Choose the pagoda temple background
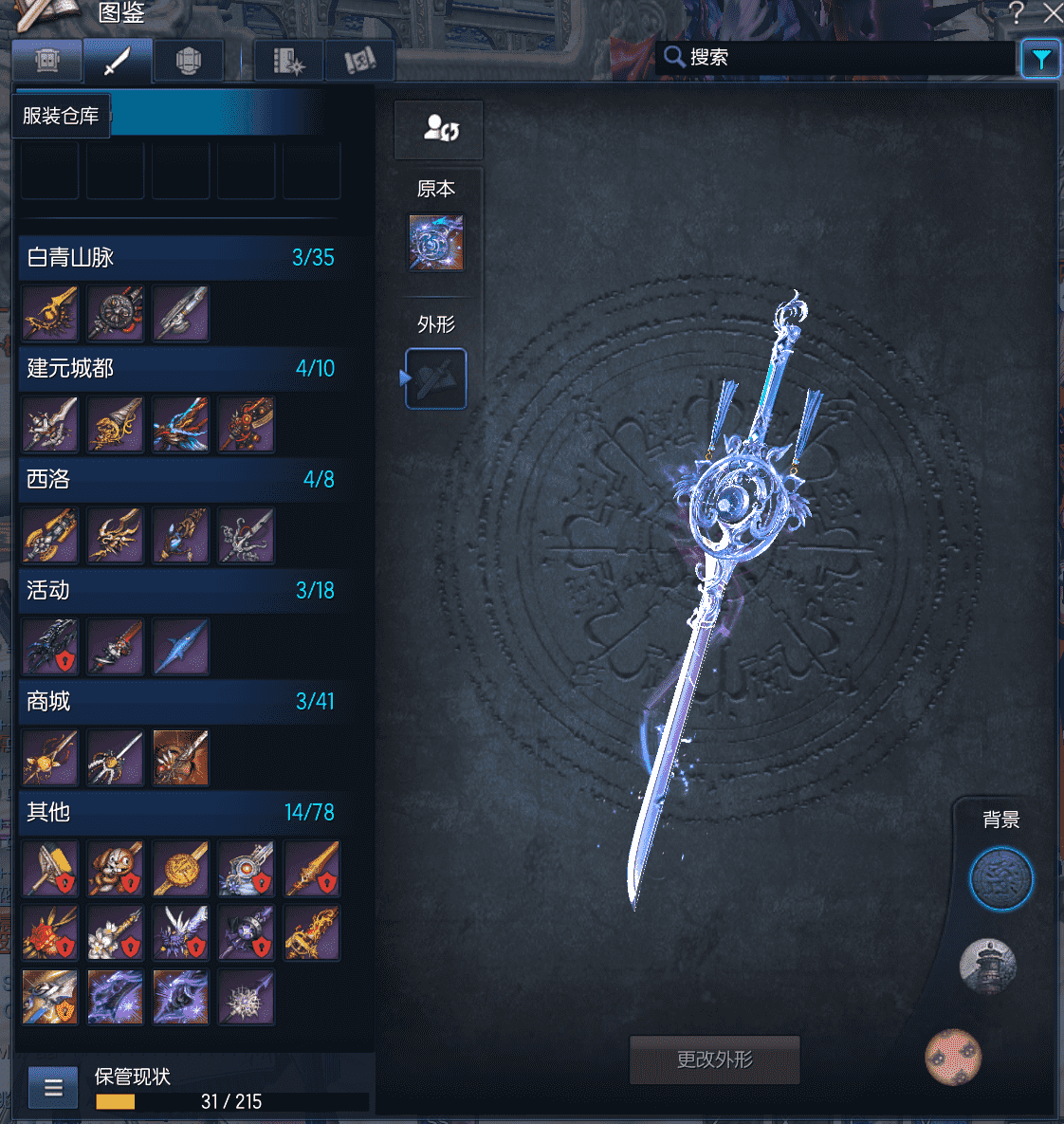The width and height of the screenshot is (1064, 1124). (x=987, y=967)
